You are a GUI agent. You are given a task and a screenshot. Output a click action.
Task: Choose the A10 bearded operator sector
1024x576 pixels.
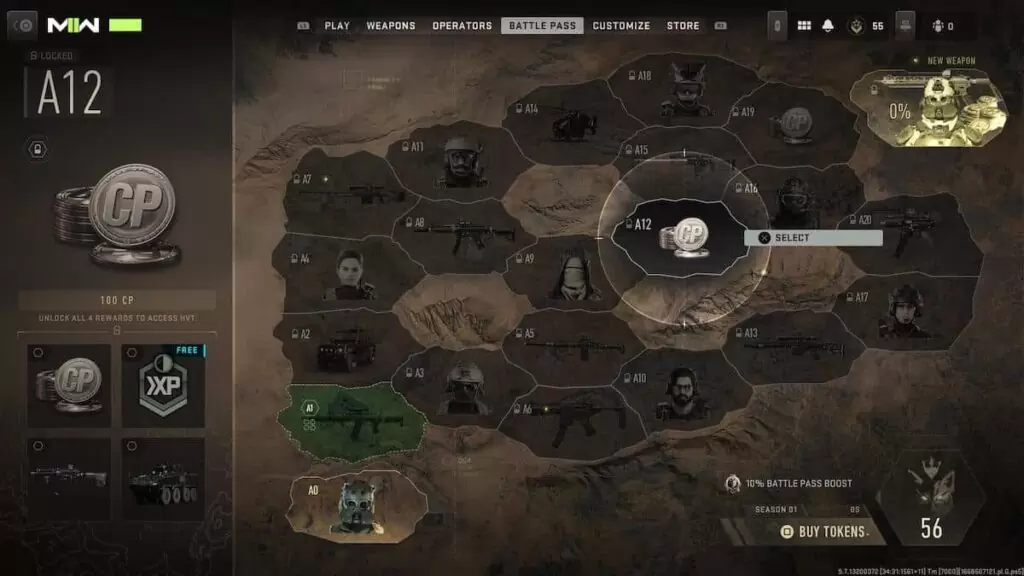(x=682, y=391)
